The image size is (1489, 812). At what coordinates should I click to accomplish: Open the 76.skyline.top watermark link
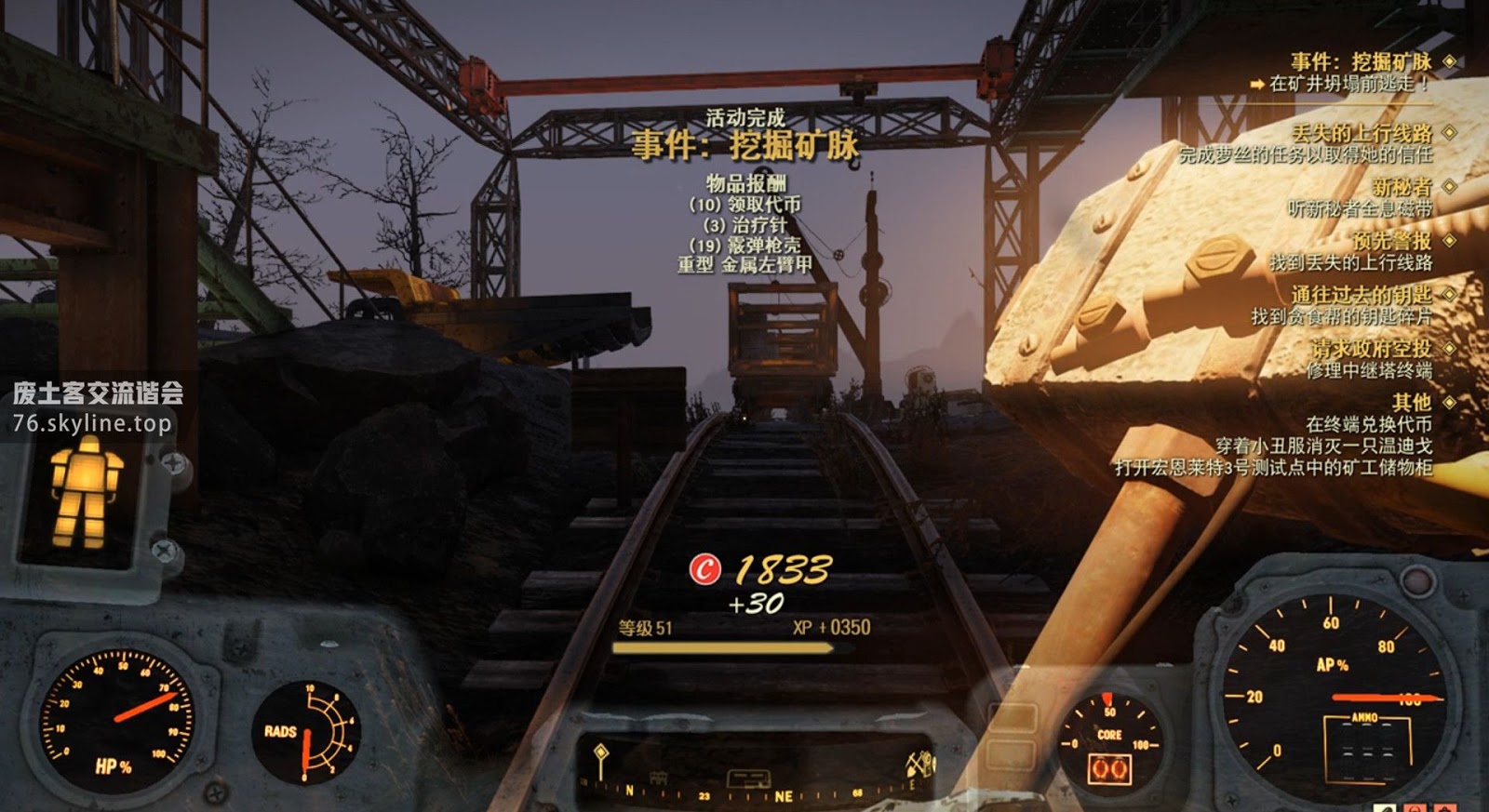[x=92, y=424]
